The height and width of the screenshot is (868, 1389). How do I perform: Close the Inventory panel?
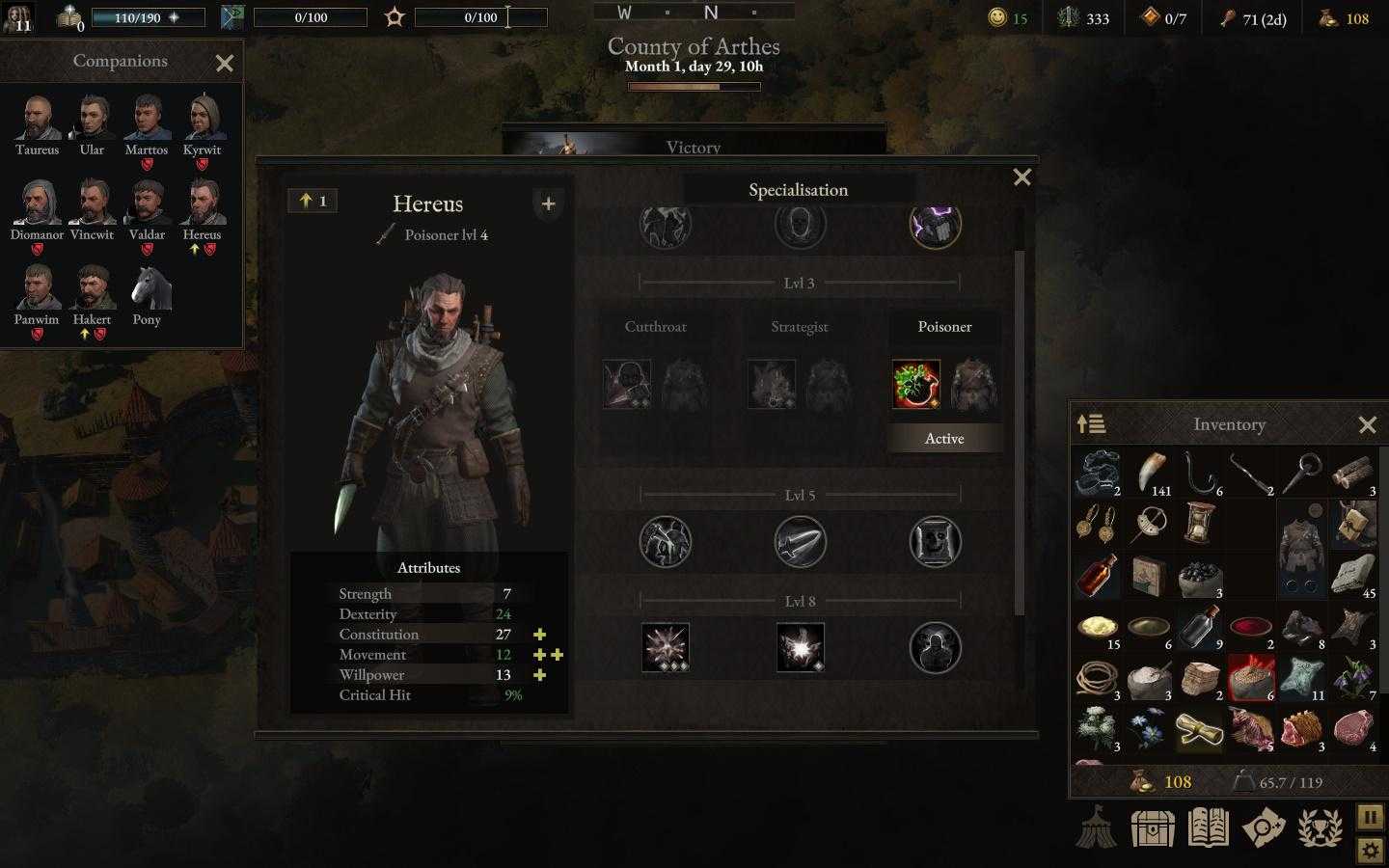point(1367,425)
